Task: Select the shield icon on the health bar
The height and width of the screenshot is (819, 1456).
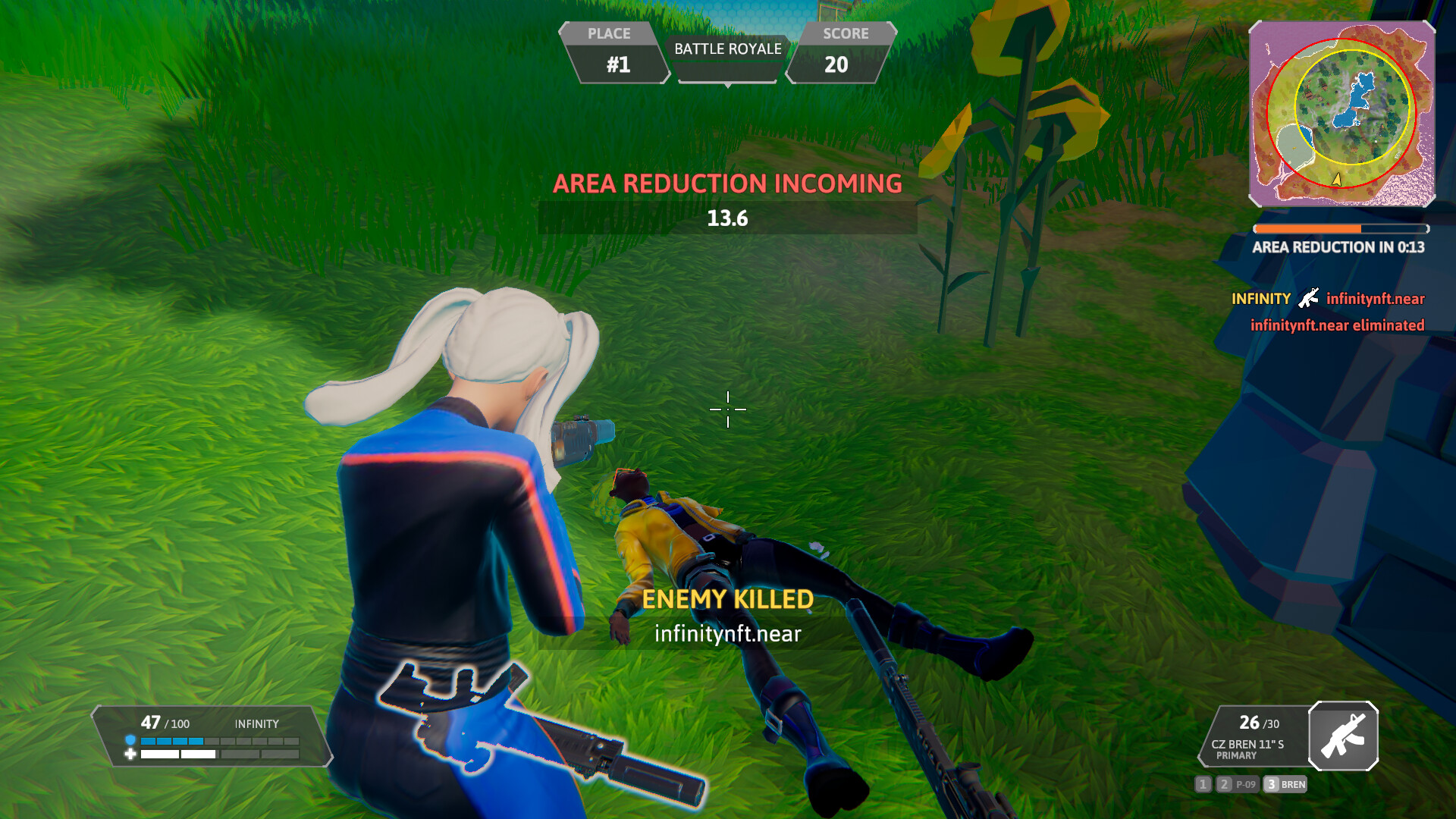Action: (130, 742)
